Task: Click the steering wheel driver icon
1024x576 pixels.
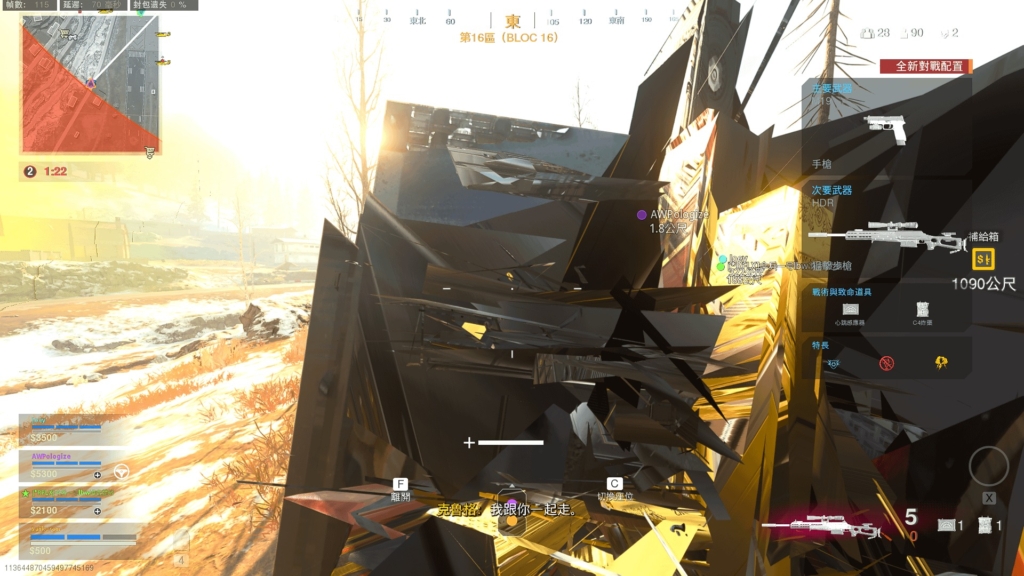Action: pos(121,471)
